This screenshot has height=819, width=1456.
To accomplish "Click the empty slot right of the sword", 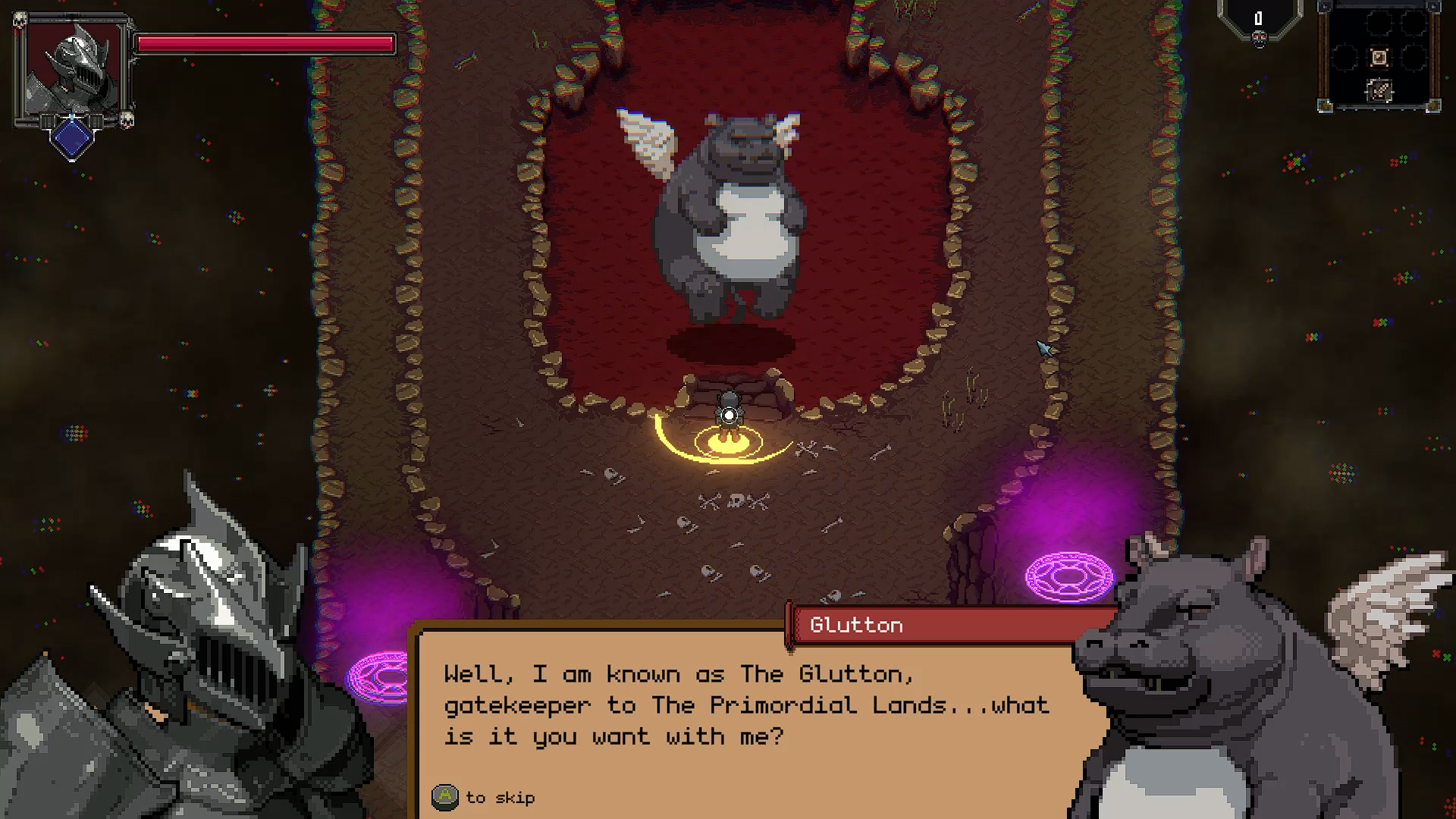I will (1414, 58).
